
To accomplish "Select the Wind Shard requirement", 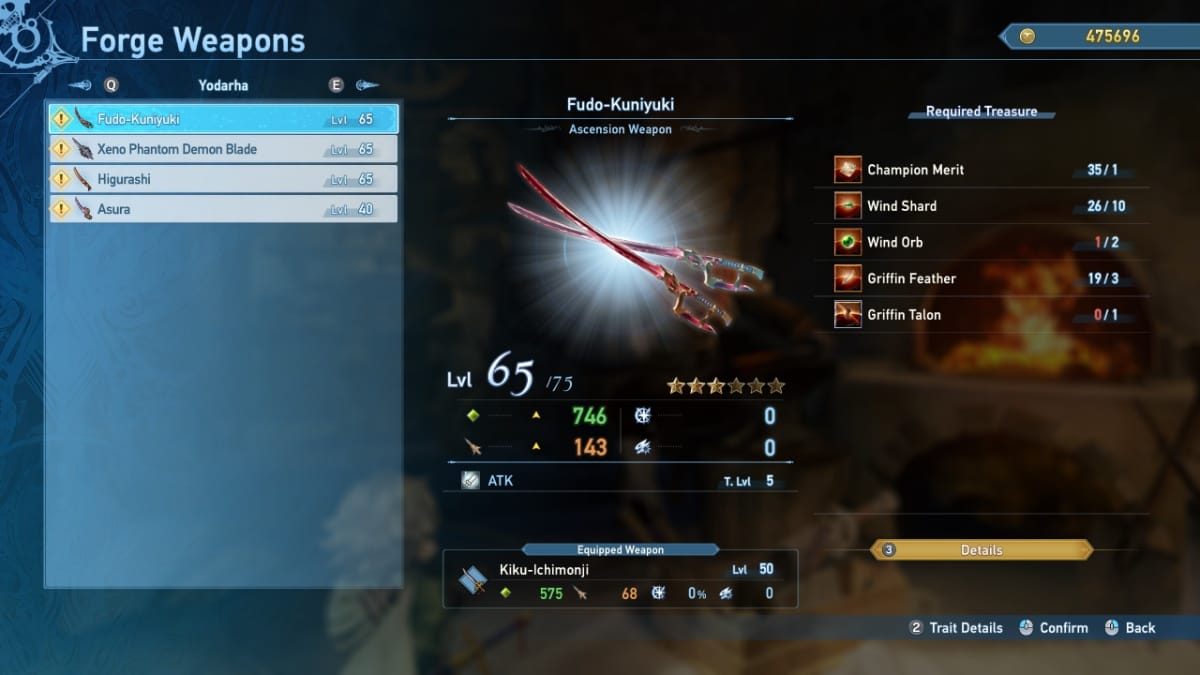I will point(990,206).
